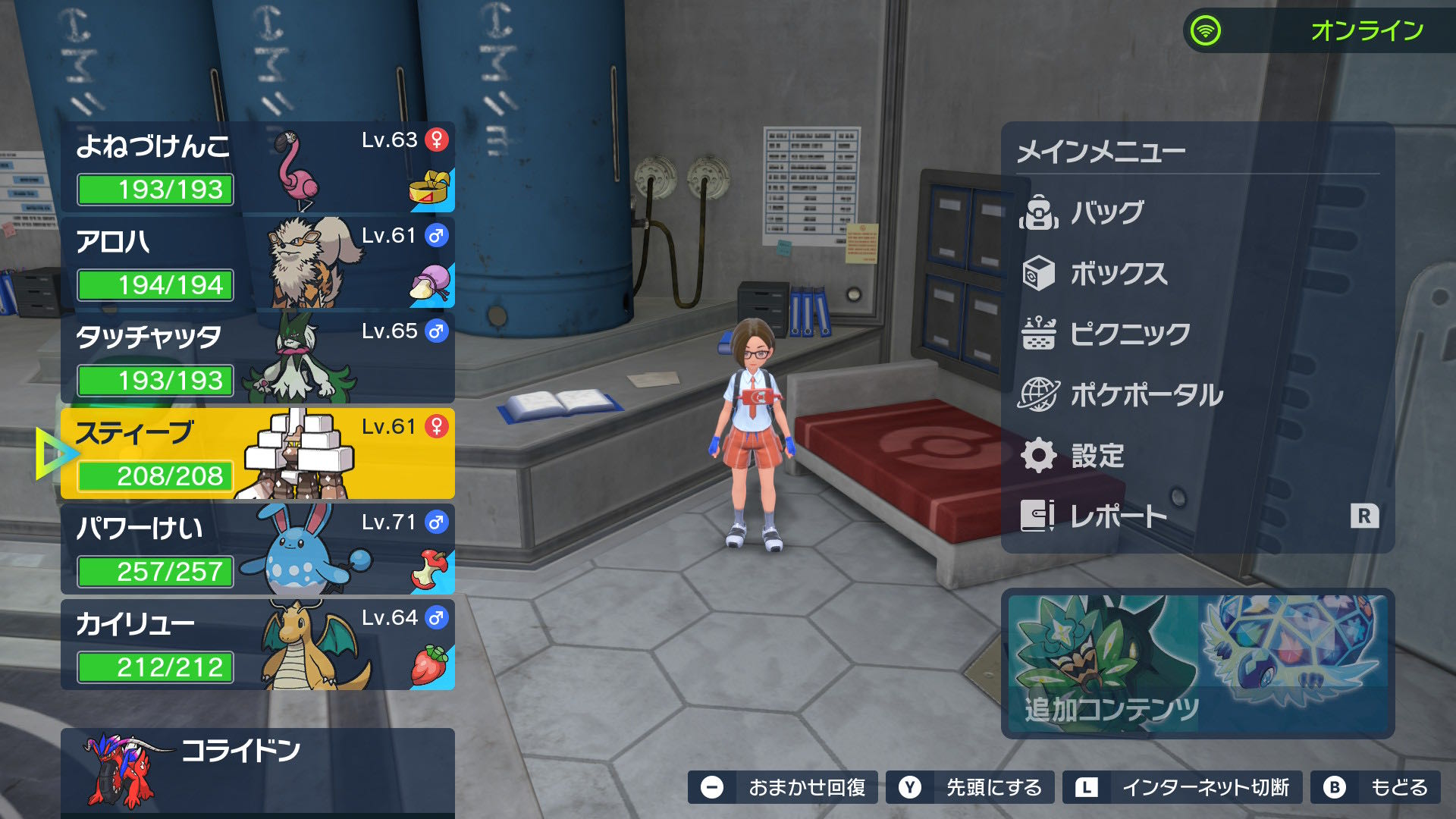Select カイリュー the Dragonite
This screenshot has height=819, width=1456.
[x=258, y=645]
